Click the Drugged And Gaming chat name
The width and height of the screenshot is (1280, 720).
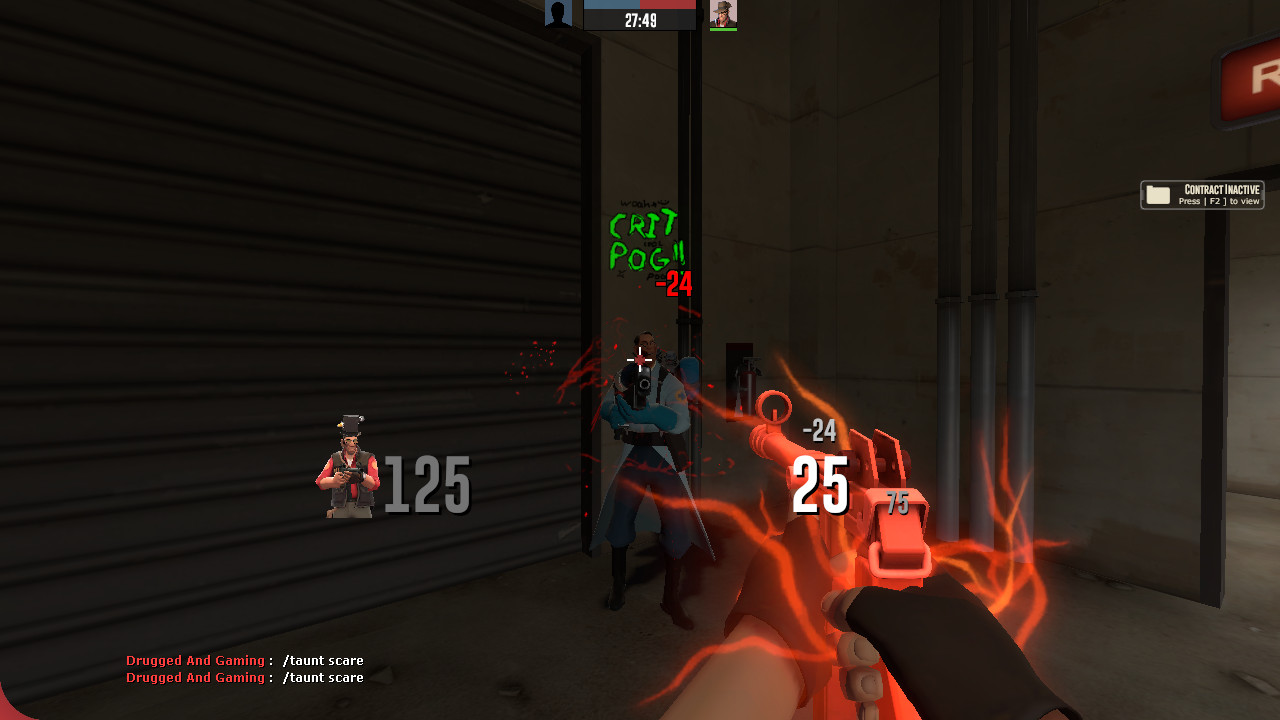[194, 661]
